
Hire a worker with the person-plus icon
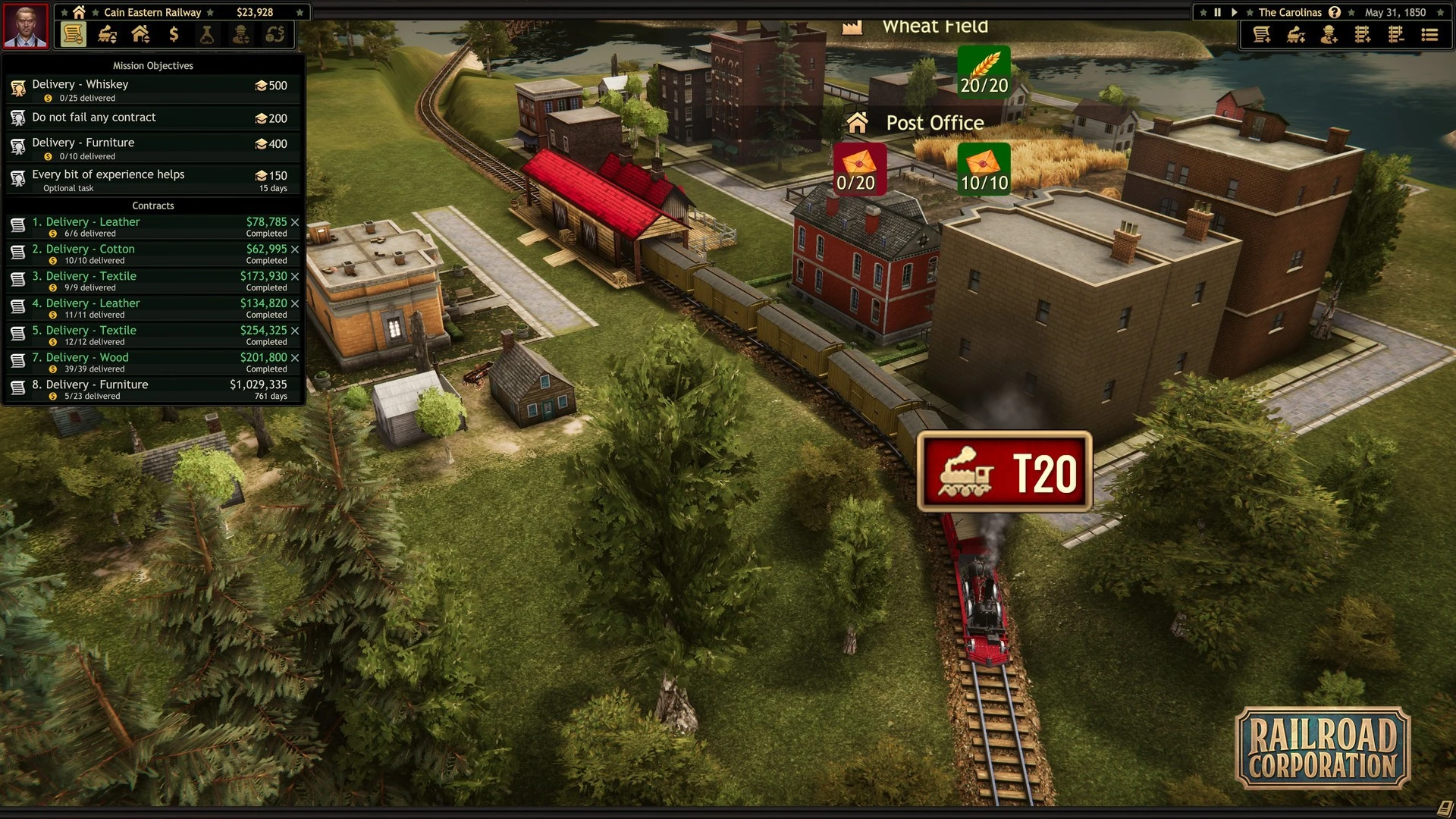pyautogui.click(x=1329, y=35)
